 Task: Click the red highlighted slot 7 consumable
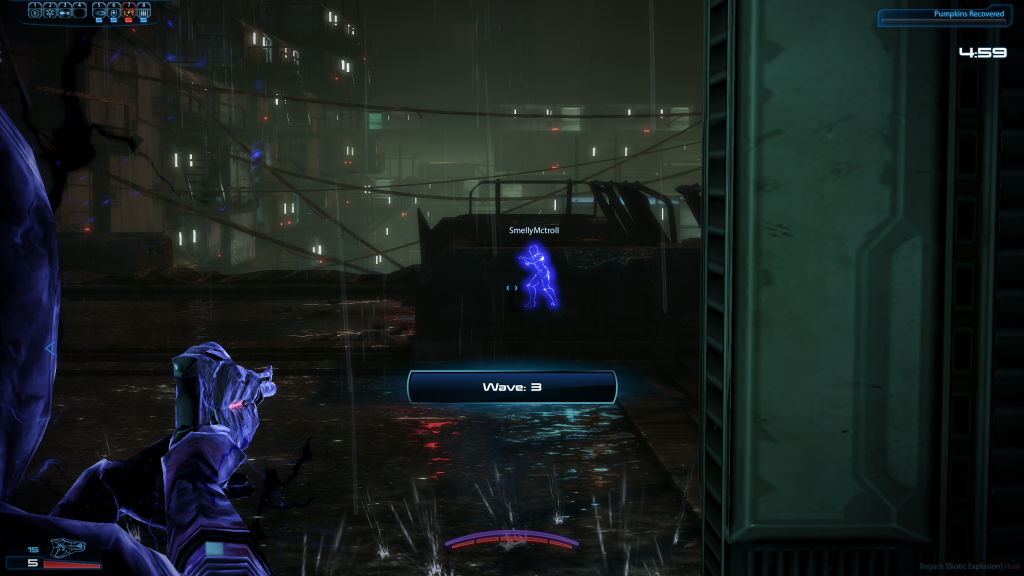coord(128,13)
